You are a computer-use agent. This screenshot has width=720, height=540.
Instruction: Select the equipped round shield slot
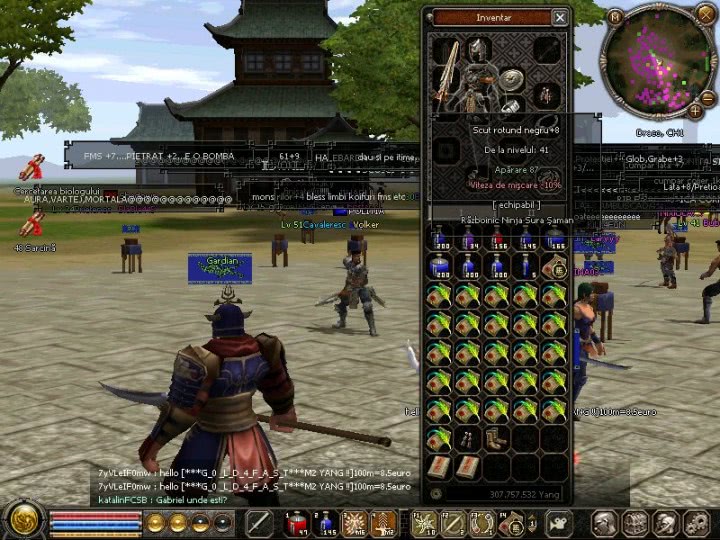tap(513, 80)
